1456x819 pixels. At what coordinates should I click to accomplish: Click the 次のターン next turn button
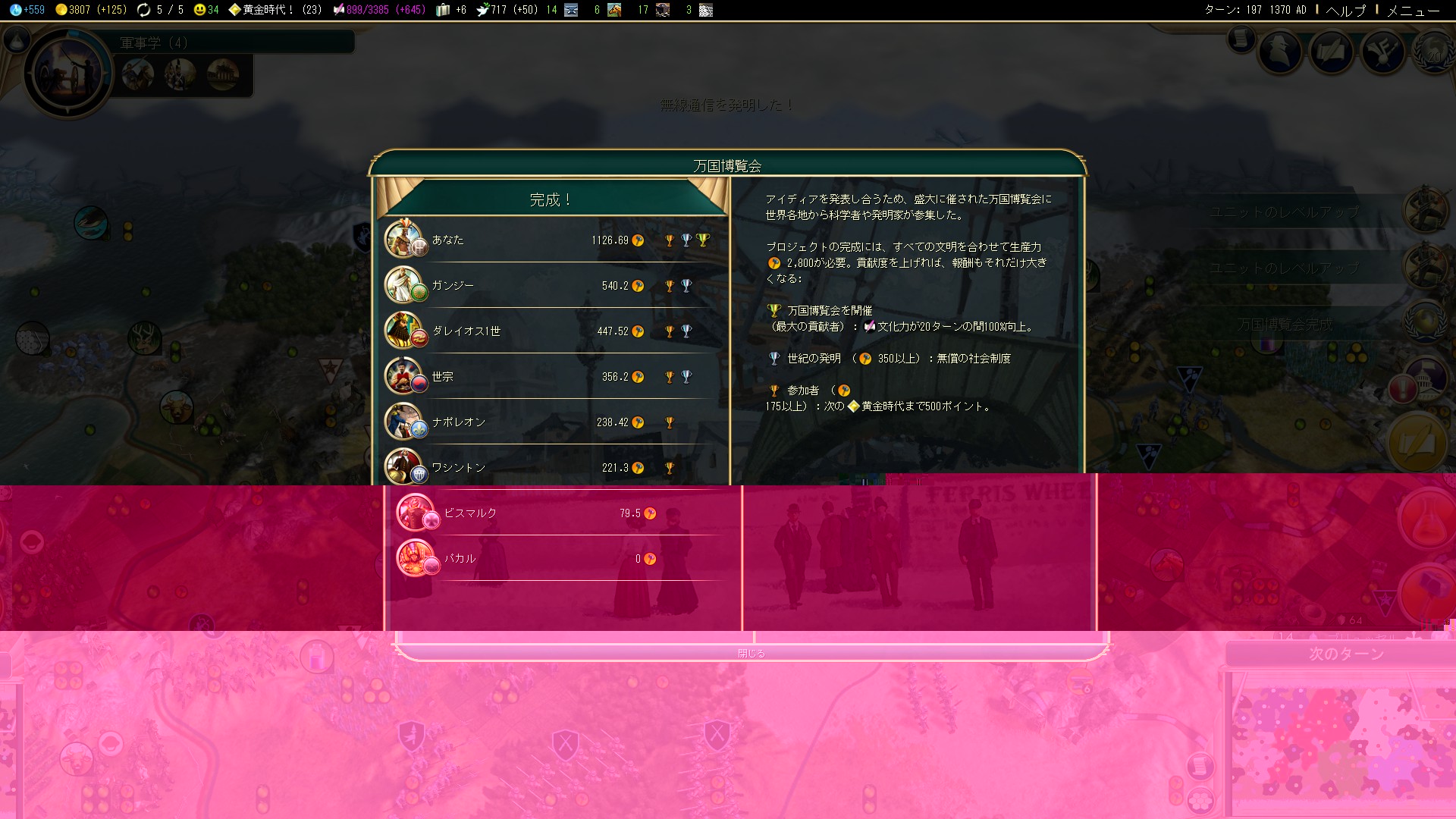[1346, 654]
